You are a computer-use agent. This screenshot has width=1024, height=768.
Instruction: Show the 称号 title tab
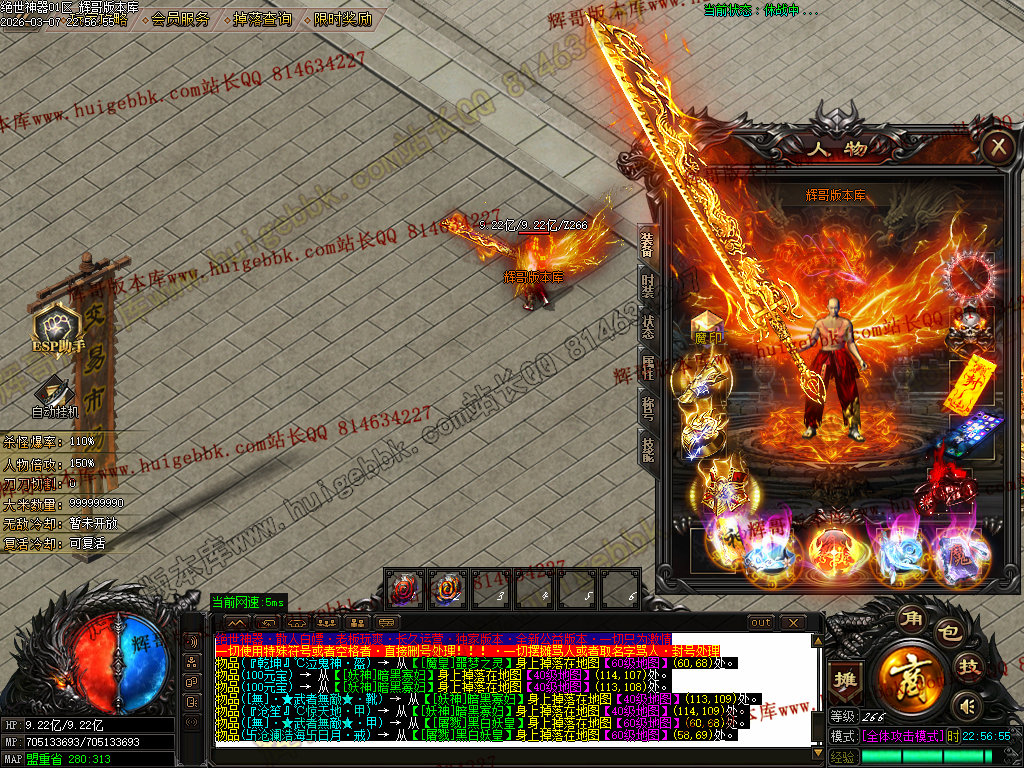point(648,408)
